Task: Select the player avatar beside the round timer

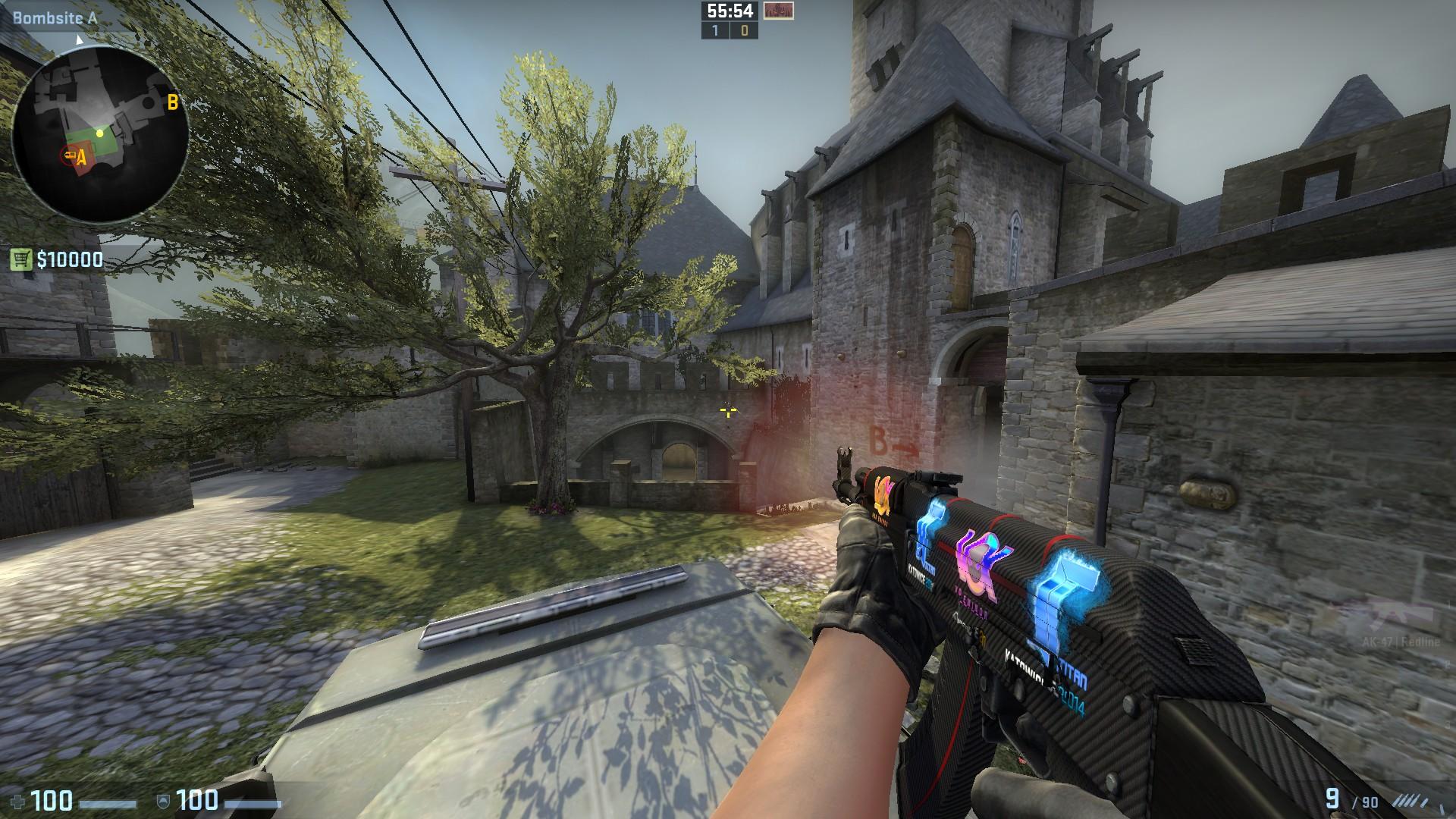Action: point(778,11)
